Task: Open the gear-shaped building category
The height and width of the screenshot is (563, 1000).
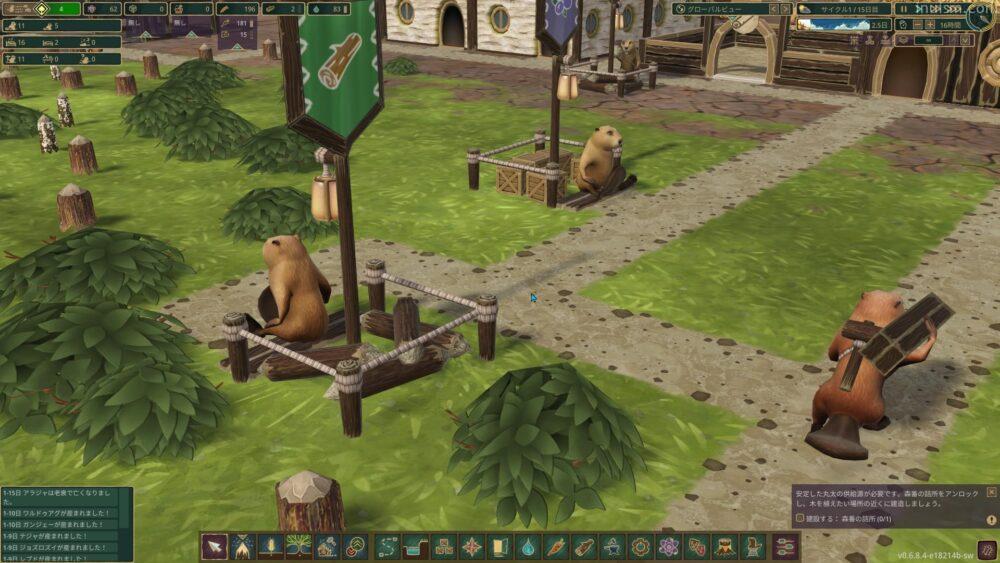Action: click(641, 546)
